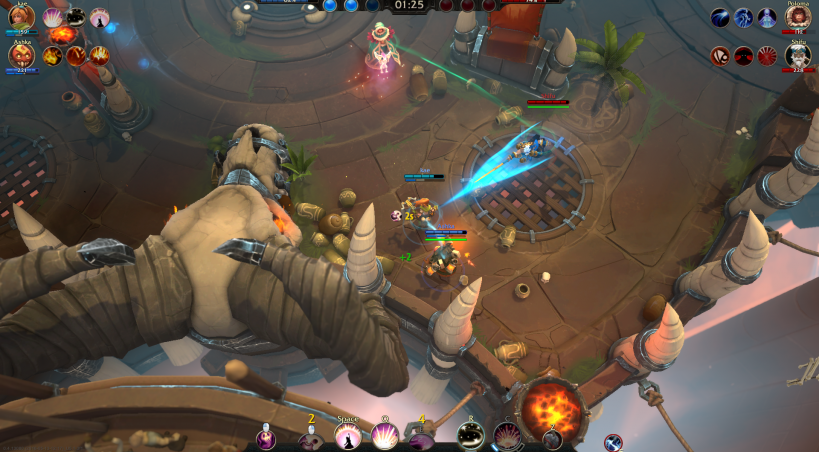Click the crossed-out weapon icon at the bottom right
819x452 pixels.
point(613,442)
